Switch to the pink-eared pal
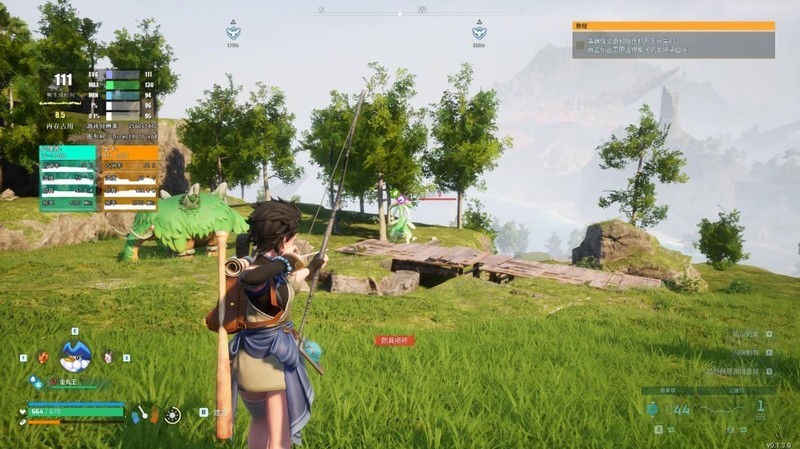The height and width of the screenshot is (449, 800). coord(108,357)
